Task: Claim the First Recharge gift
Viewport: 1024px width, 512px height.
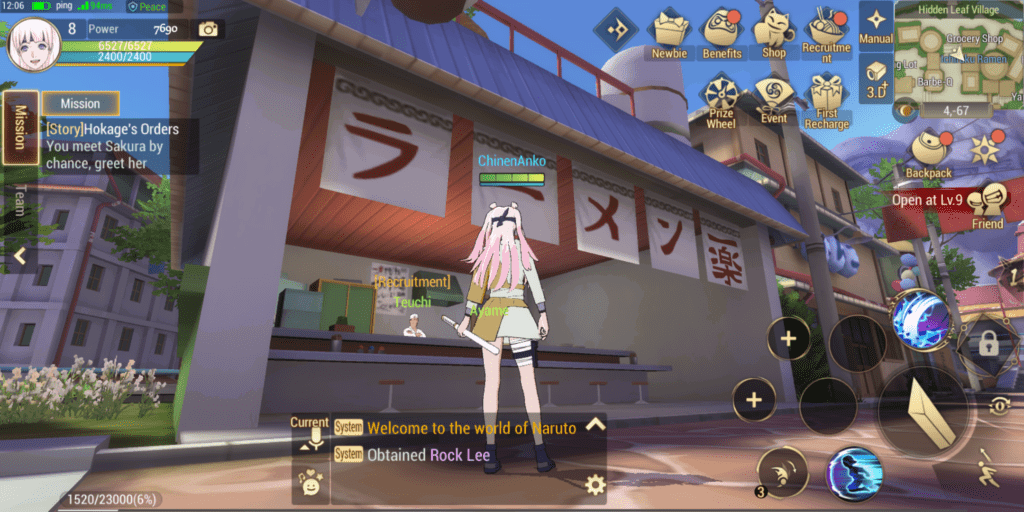Action: pyautogui.click(x=826, y=100)
